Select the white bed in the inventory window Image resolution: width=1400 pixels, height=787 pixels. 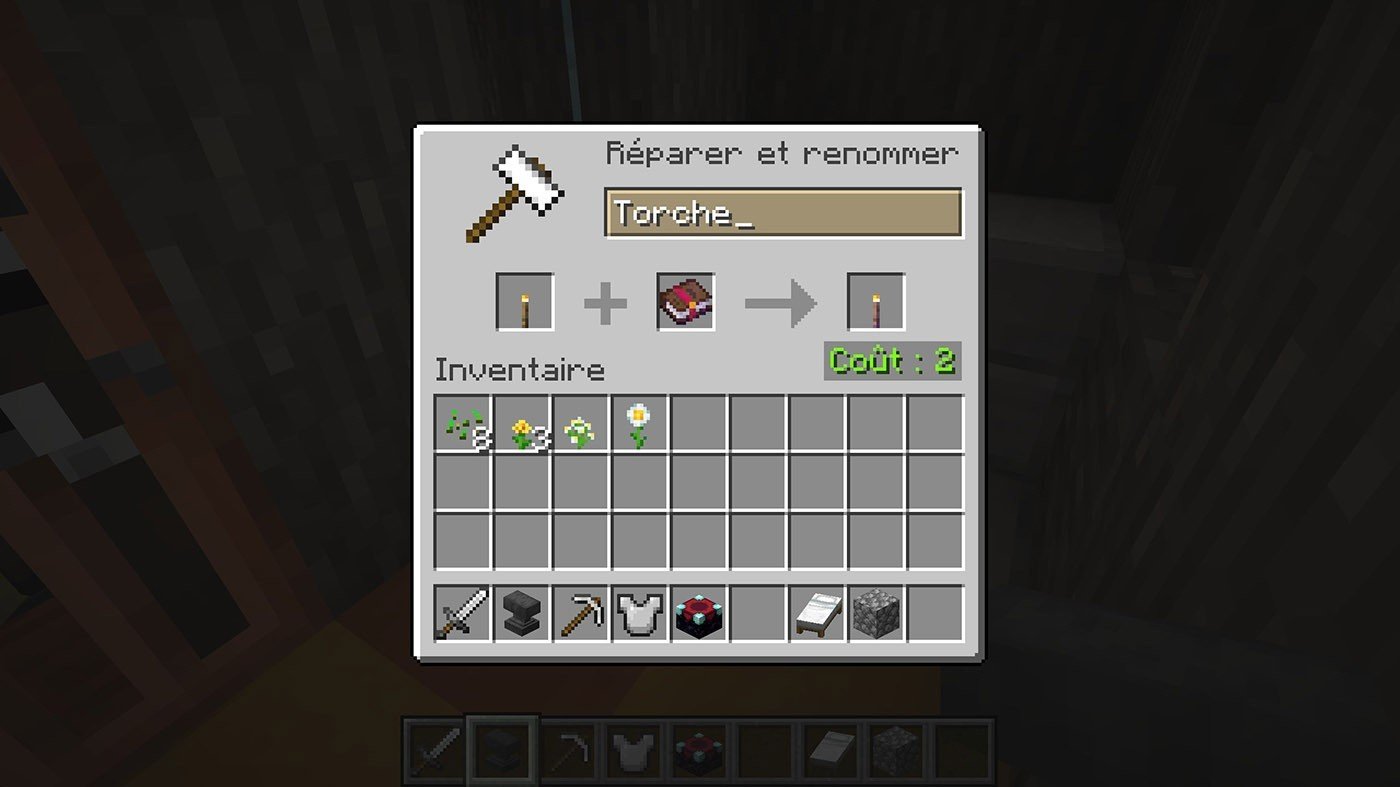[x=818, y=613]
